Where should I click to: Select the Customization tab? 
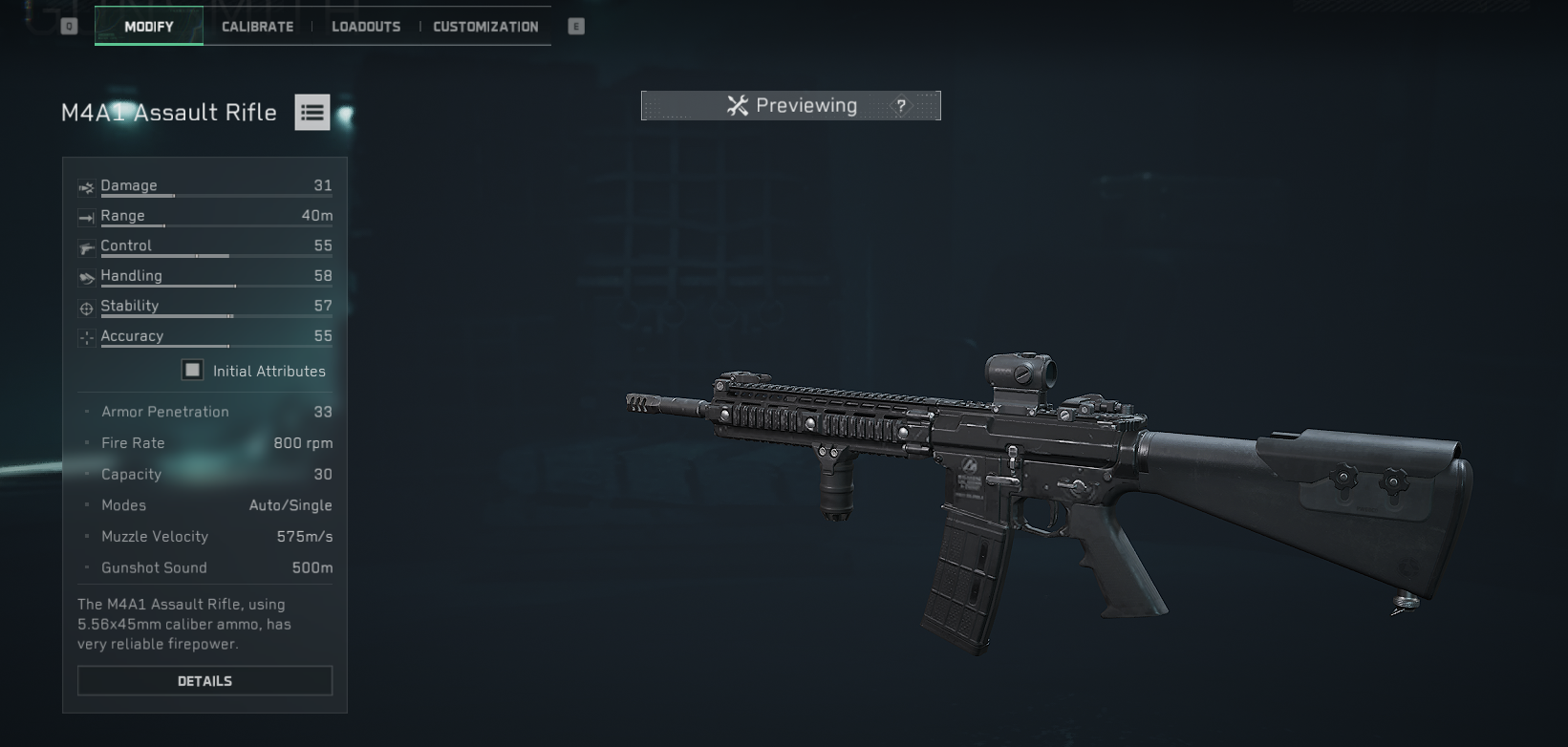(485, 27)
